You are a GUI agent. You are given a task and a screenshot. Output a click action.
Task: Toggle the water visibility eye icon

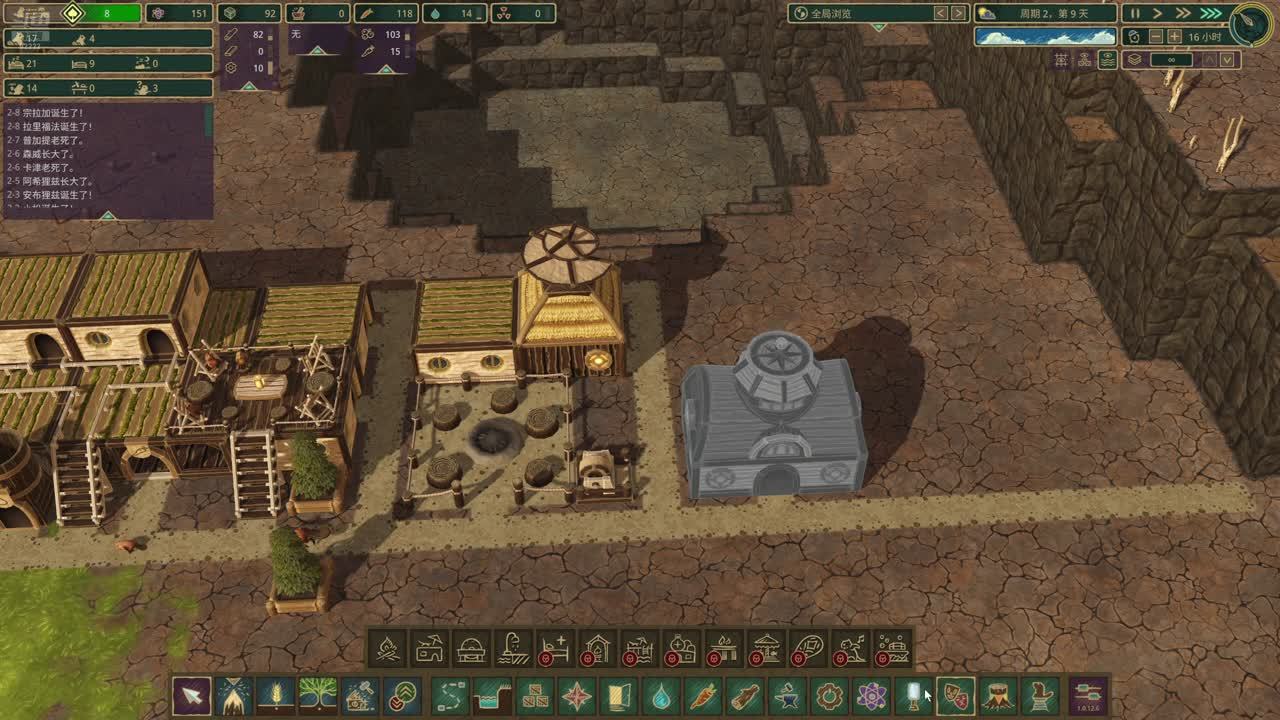(x=1108, y=60)
